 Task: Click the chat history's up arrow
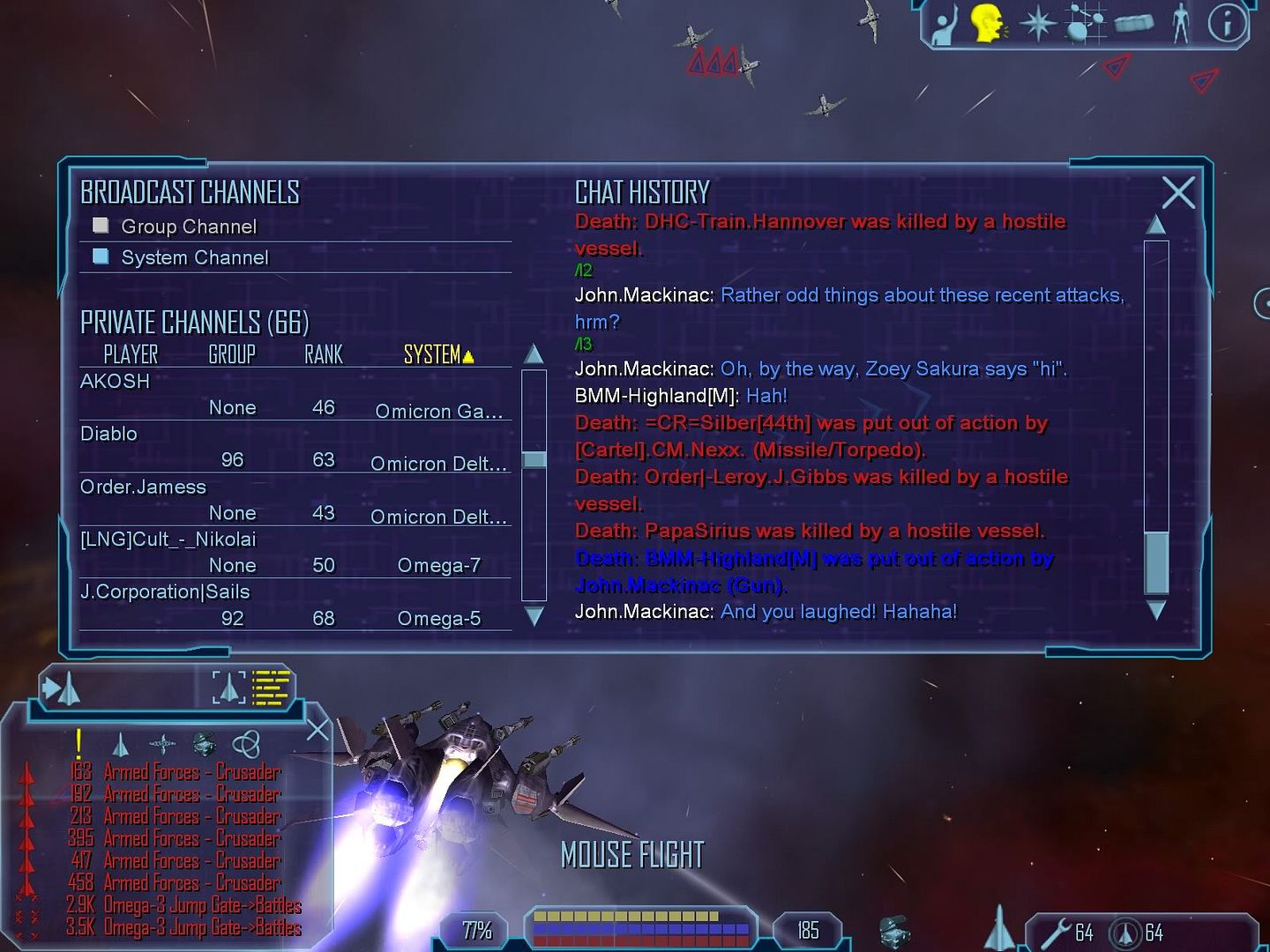coord(1156,225)
